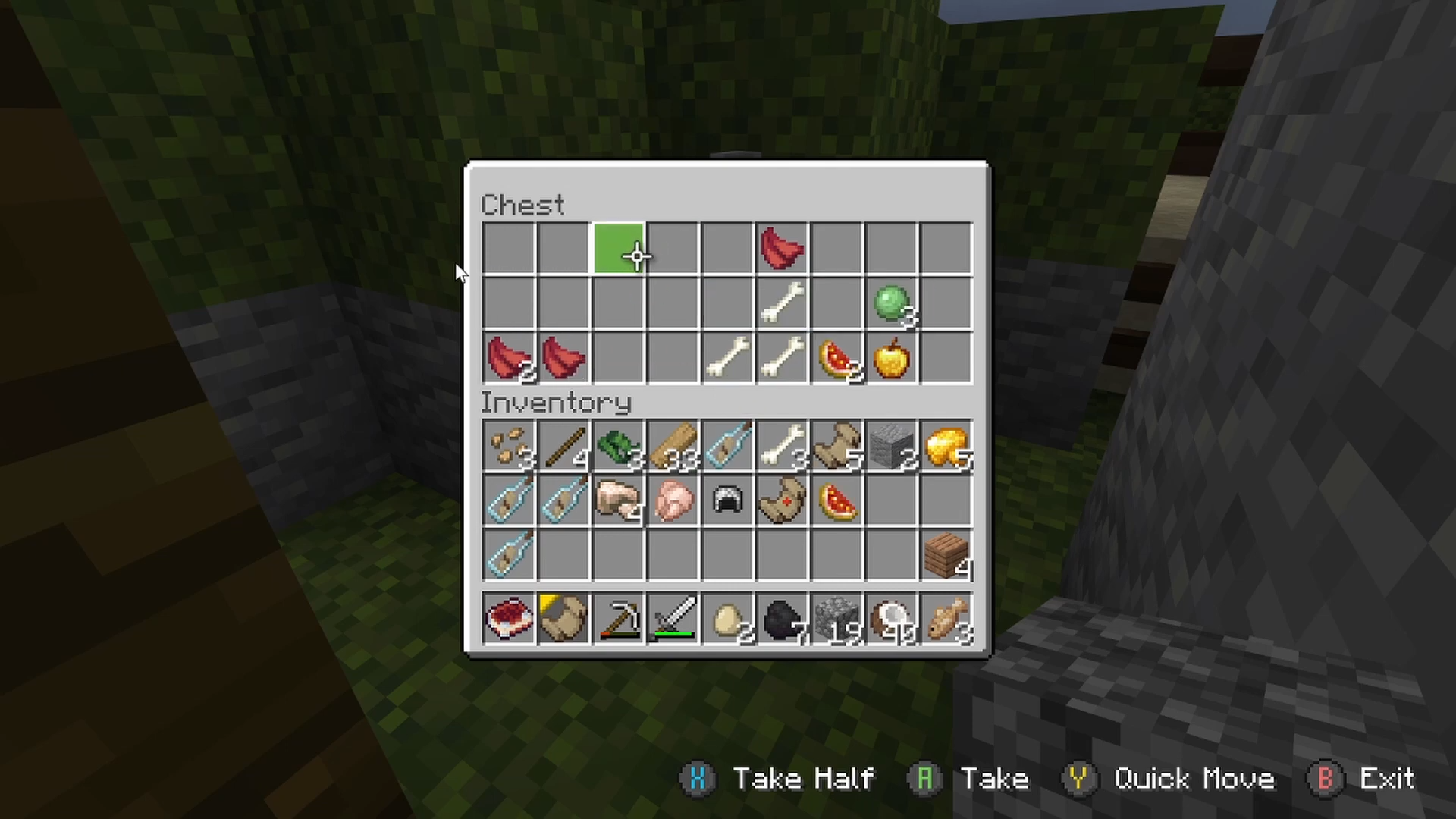Viewport: 1456px width, 819px height.
Task: Select the cooked fish stack in hotbar
Action: (946, 619)
